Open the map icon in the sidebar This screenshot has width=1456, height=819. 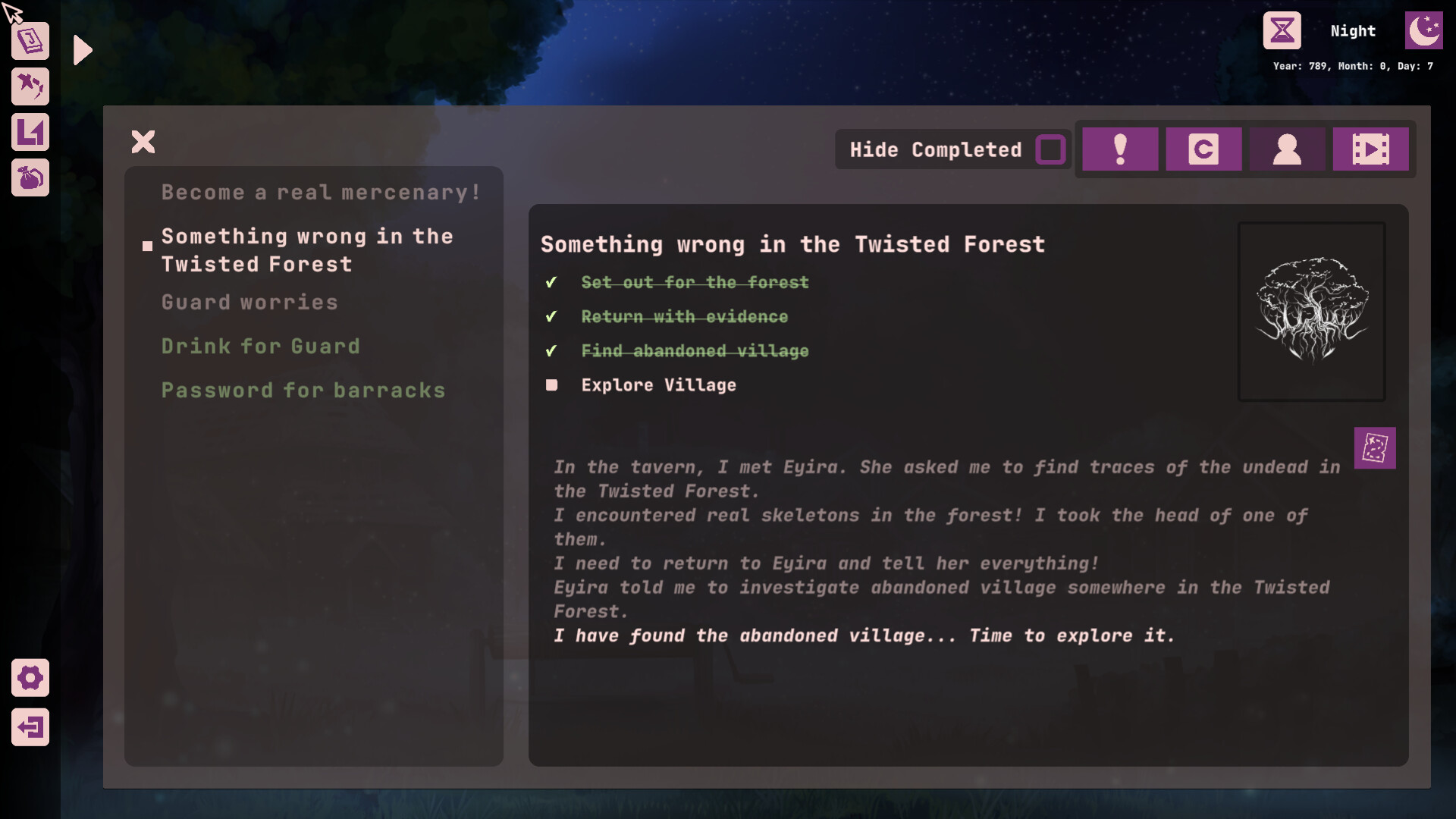pyautogui.click(x=30, y=132)
